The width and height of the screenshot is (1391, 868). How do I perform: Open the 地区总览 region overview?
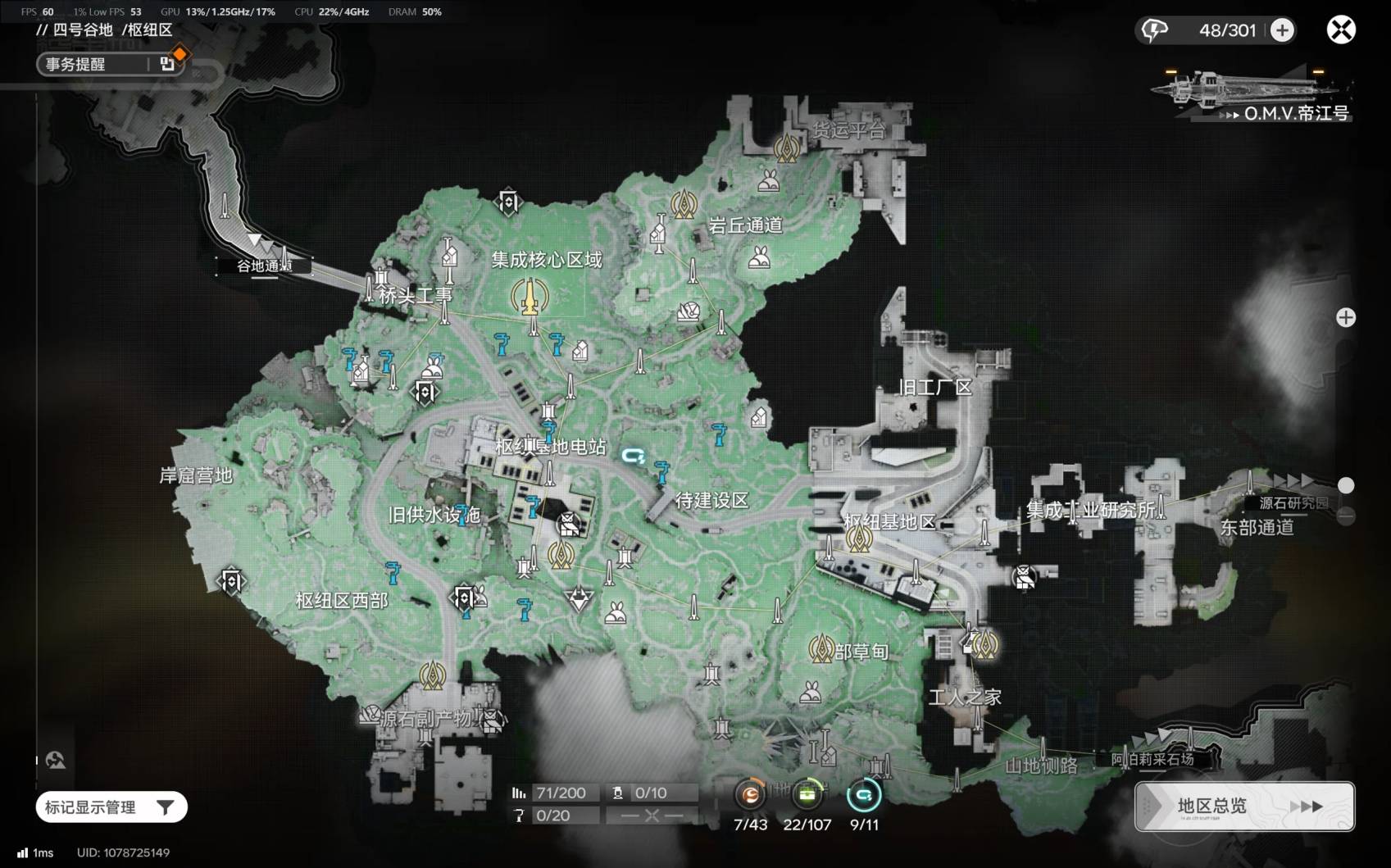tap(1244, 807)
